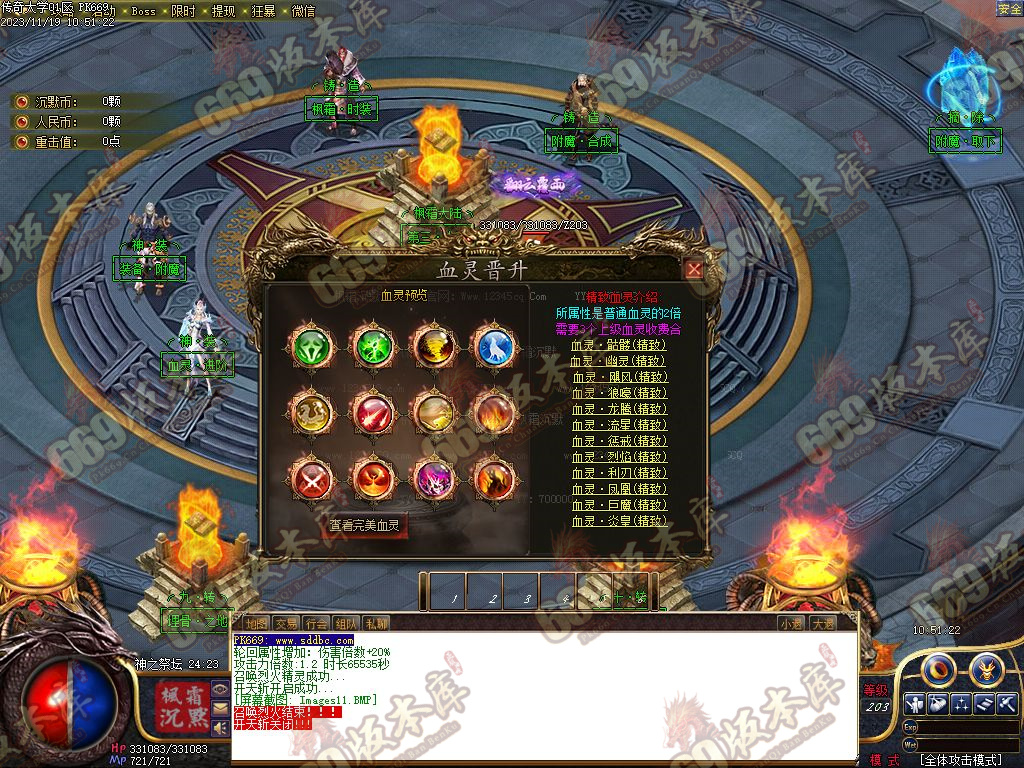The height and width of the screenshot is (768, 1024).
Task: Switch chat to the 私聊 tab
Action: tap(376, 623)
